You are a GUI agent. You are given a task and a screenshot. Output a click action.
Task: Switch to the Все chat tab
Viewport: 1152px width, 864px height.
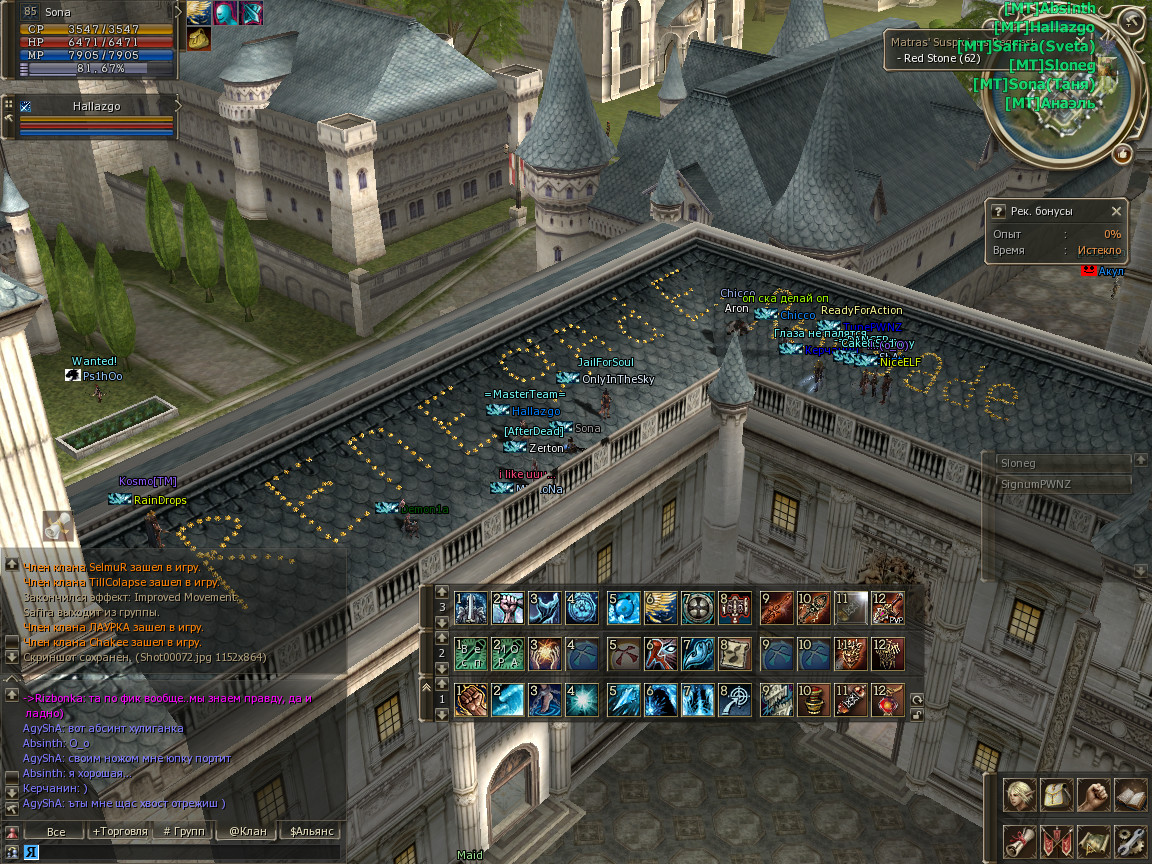pos(56,831)
